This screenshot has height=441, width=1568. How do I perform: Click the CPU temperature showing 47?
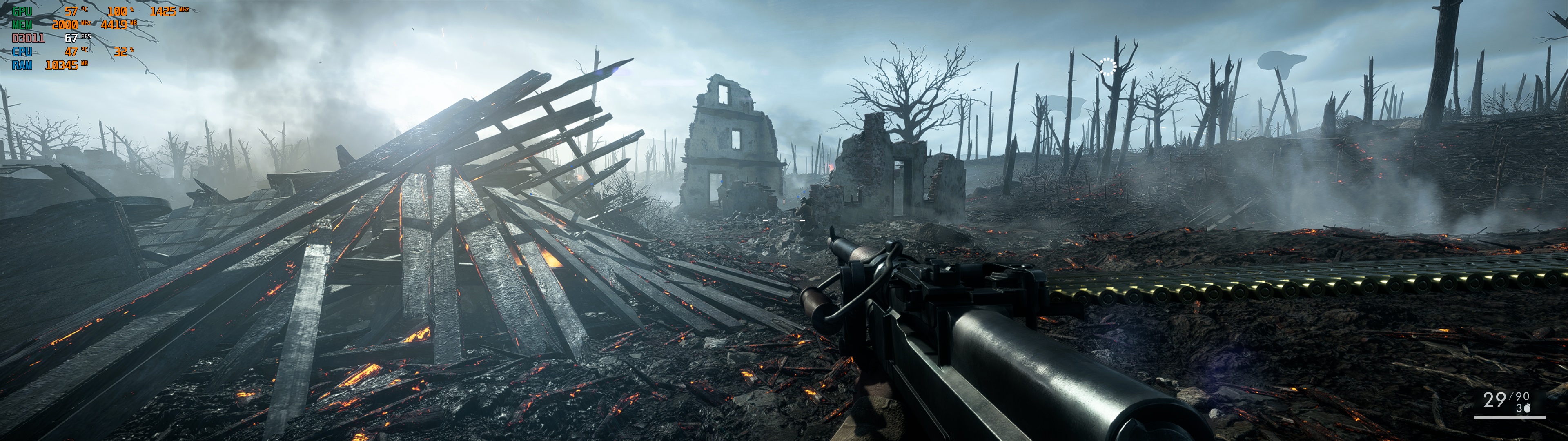pyautogui.click(x=71, y=52)
